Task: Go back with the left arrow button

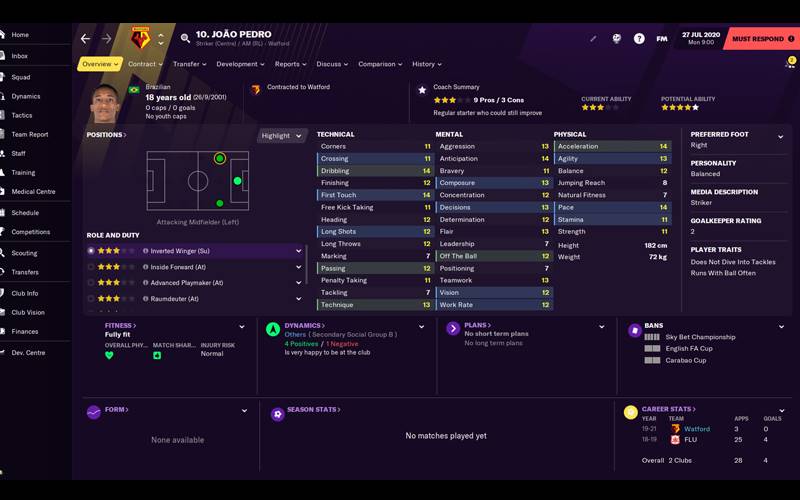Action: click(85, 39)
